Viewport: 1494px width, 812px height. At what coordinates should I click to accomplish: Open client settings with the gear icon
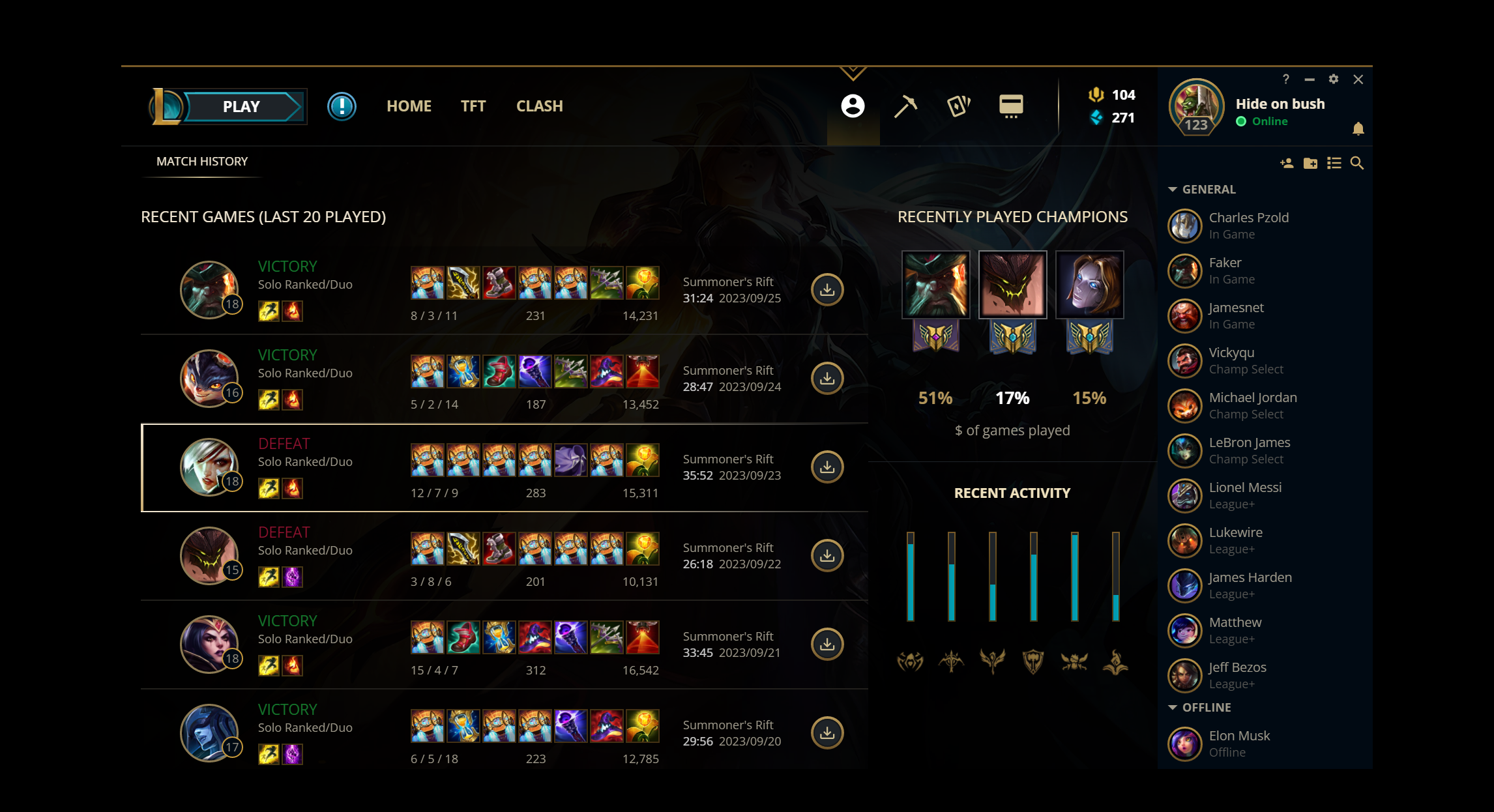click(1334, 79)
